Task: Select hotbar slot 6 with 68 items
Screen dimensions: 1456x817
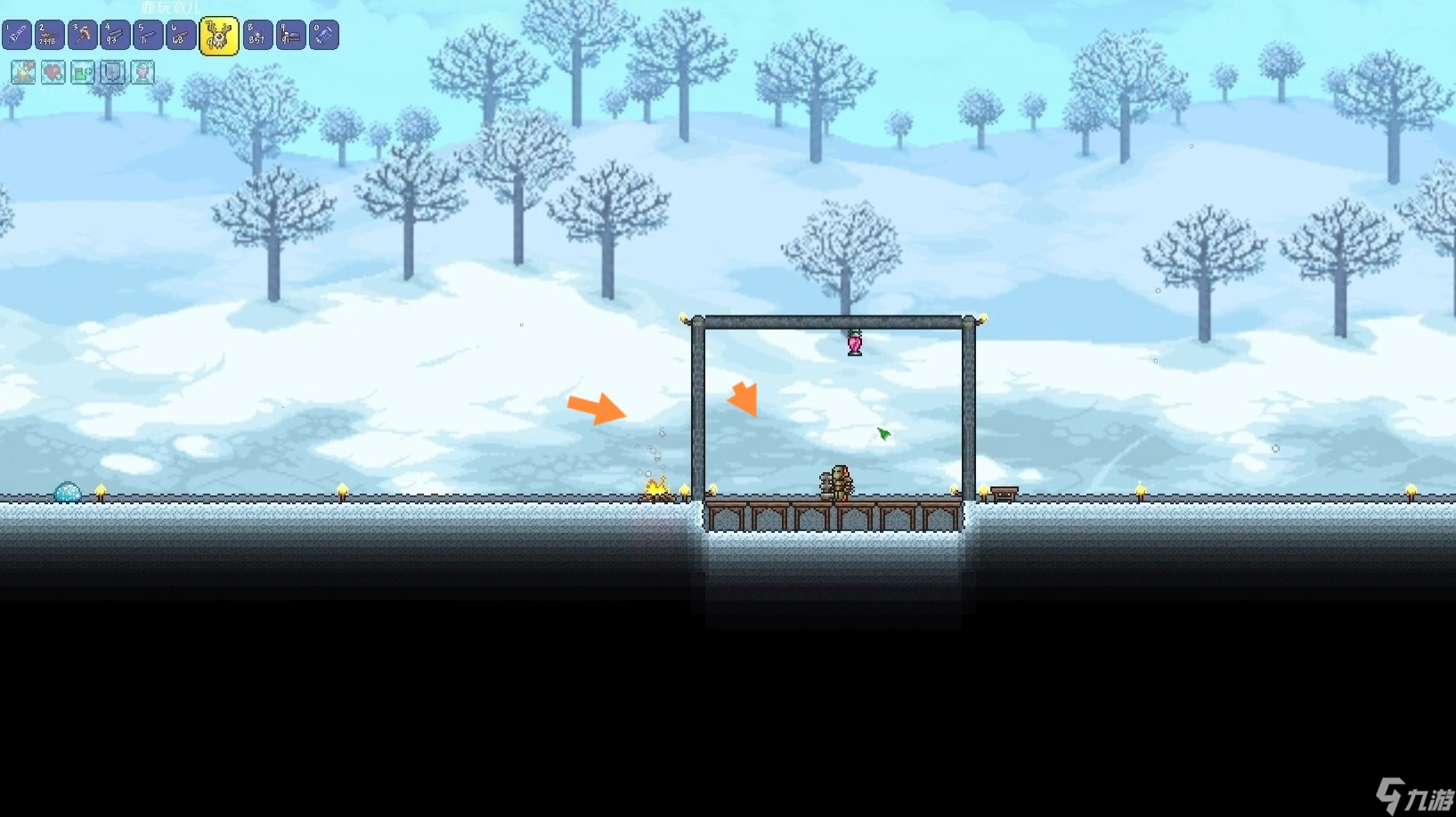Action: [182, 36]
